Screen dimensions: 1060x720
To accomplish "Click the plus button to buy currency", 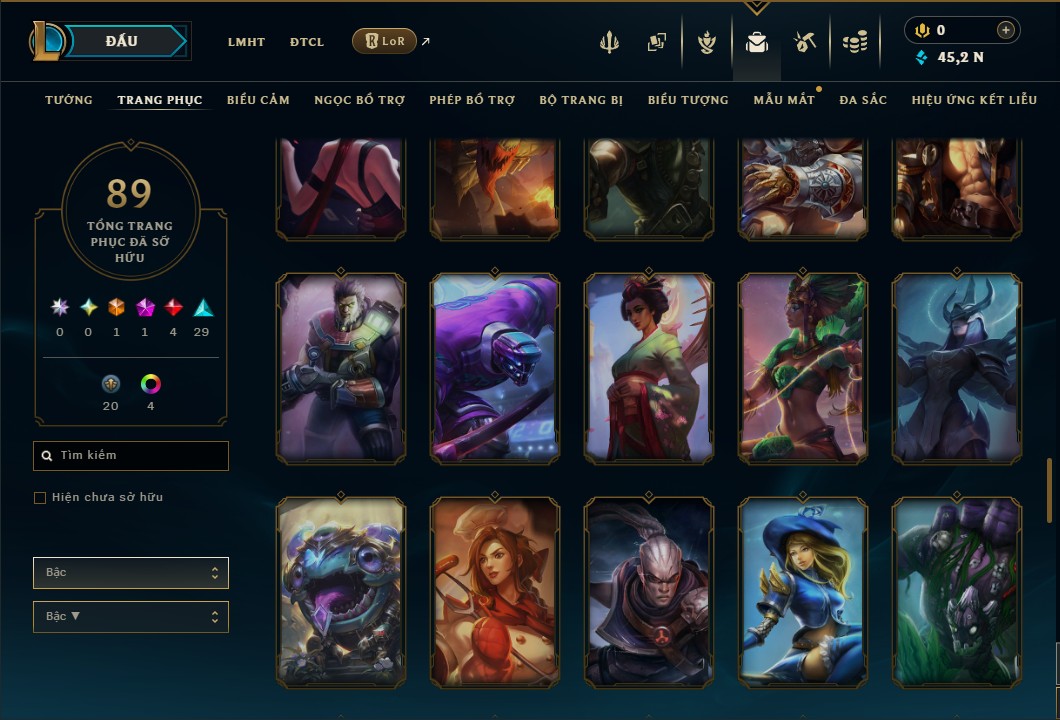I will [x=1005, y=31].
